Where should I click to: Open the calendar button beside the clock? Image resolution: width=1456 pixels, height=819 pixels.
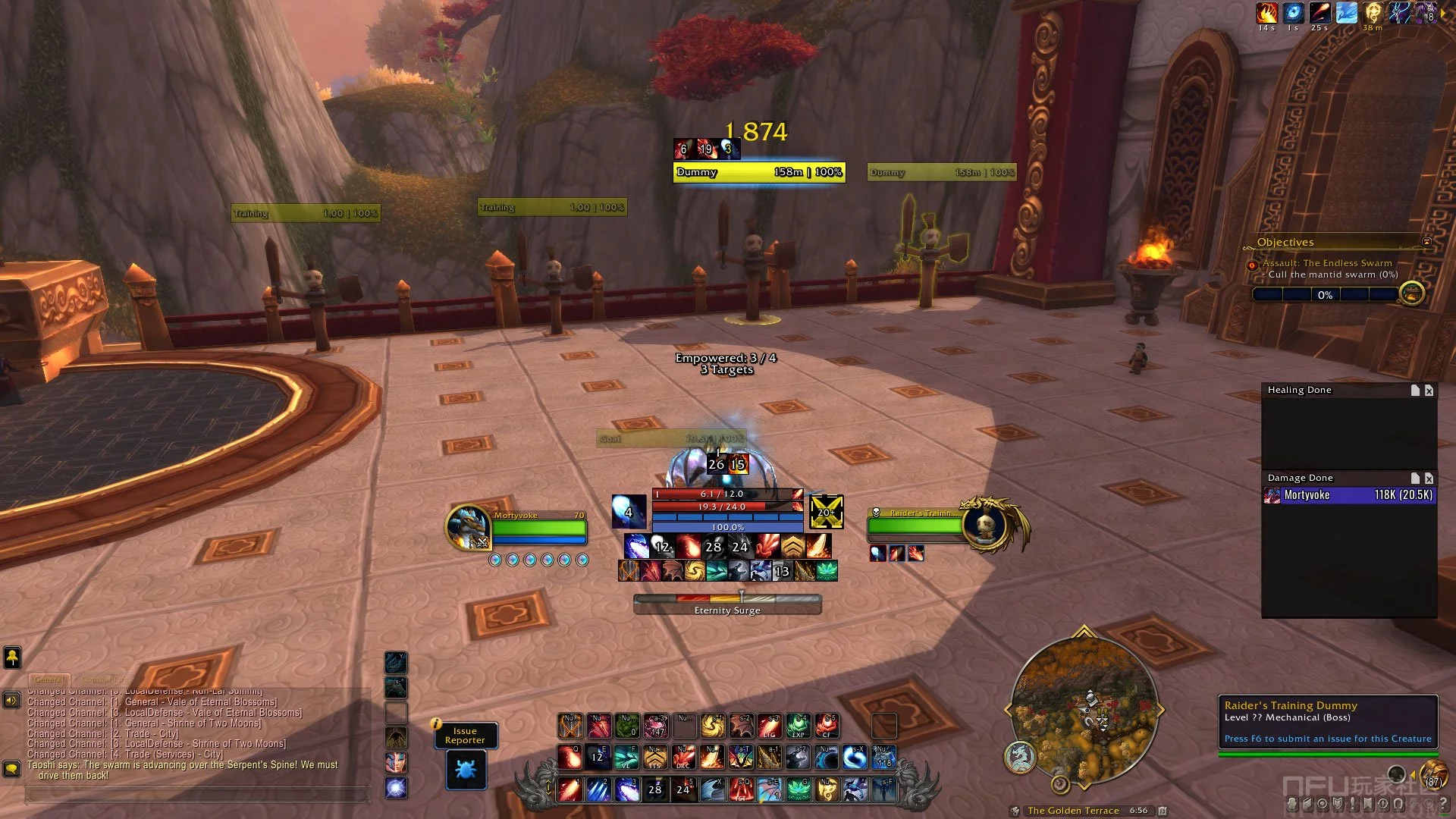(1163, 811)
